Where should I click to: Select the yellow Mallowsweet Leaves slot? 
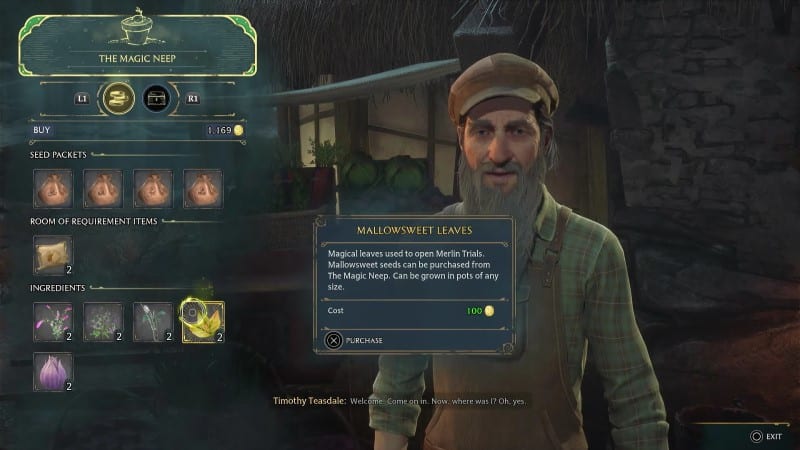202,321
